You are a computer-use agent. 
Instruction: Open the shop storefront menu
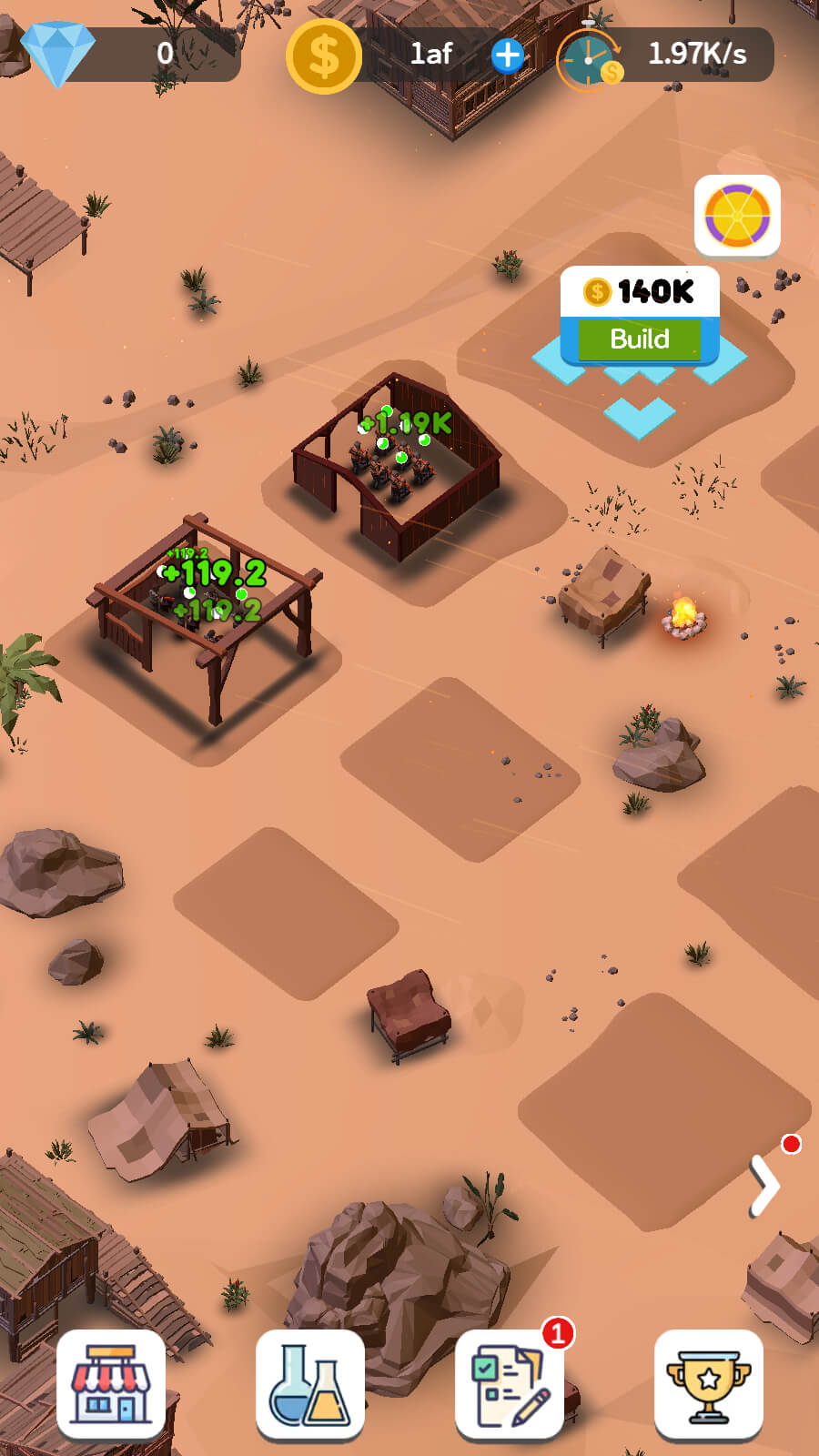pyautogui.click(x=111, y=1384)
